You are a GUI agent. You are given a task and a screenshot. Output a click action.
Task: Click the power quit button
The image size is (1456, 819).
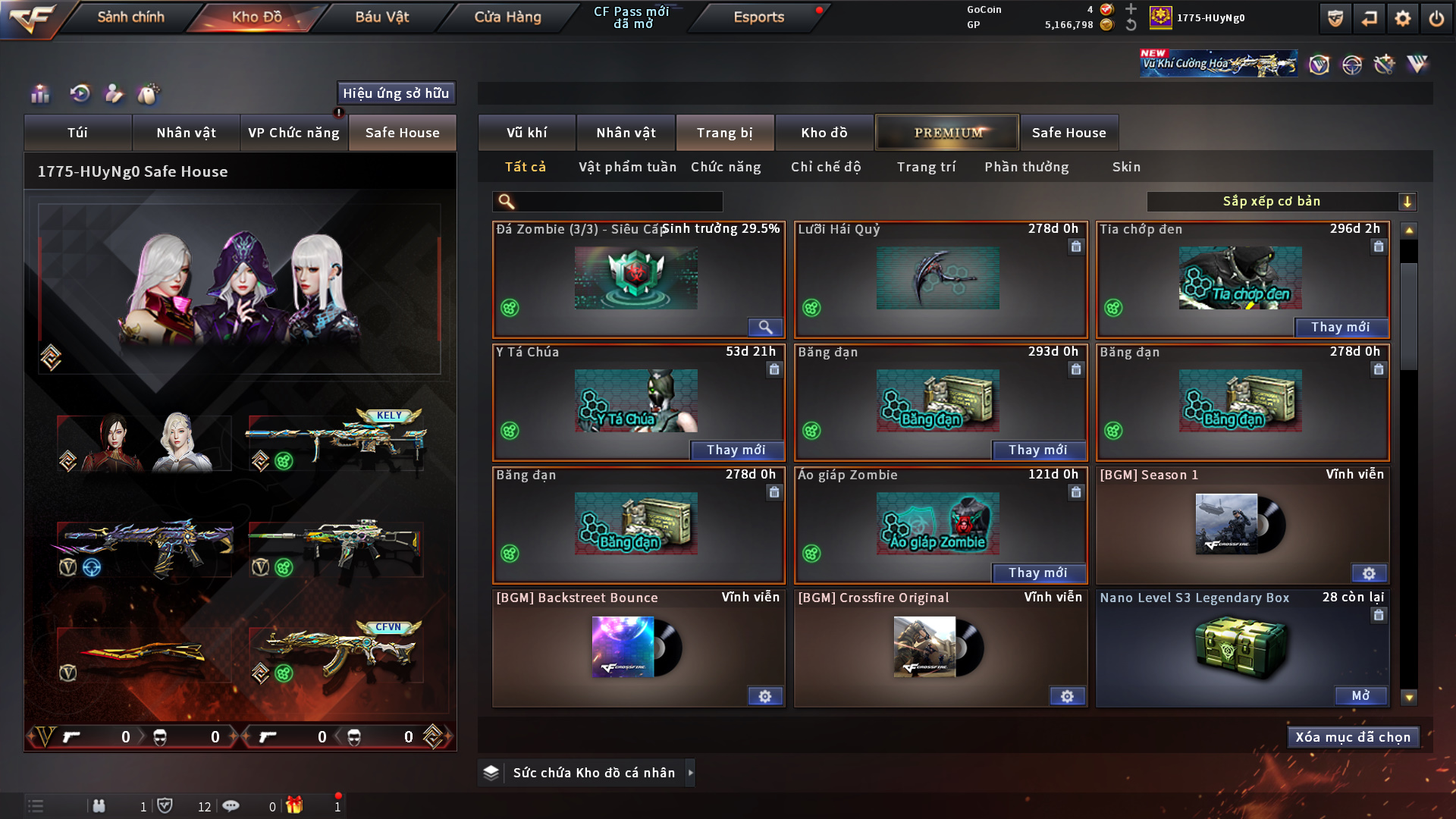1436,18
